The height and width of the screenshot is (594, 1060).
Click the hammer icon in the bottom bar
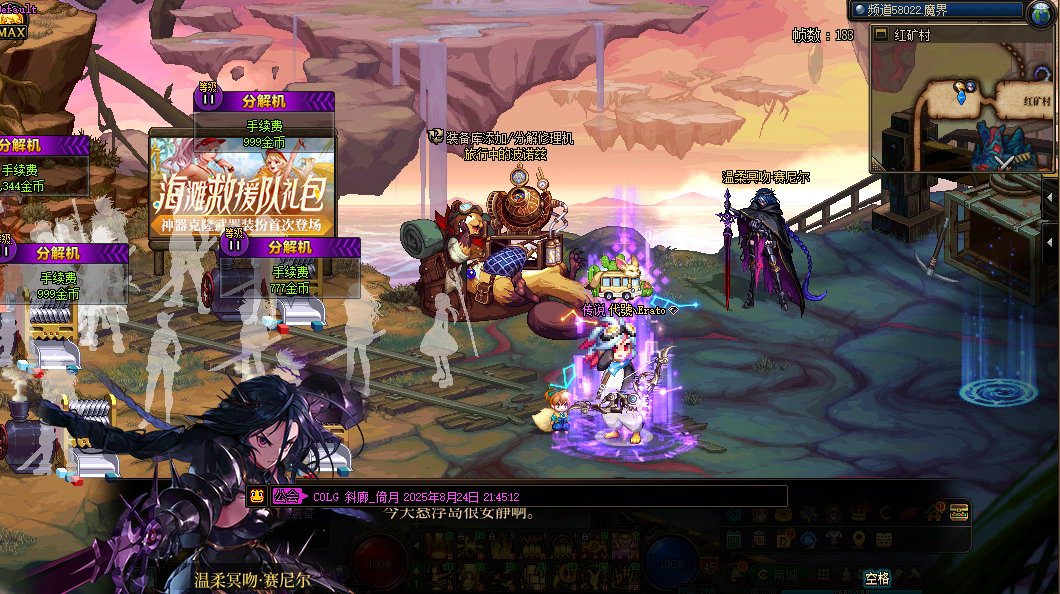point(914,574)
